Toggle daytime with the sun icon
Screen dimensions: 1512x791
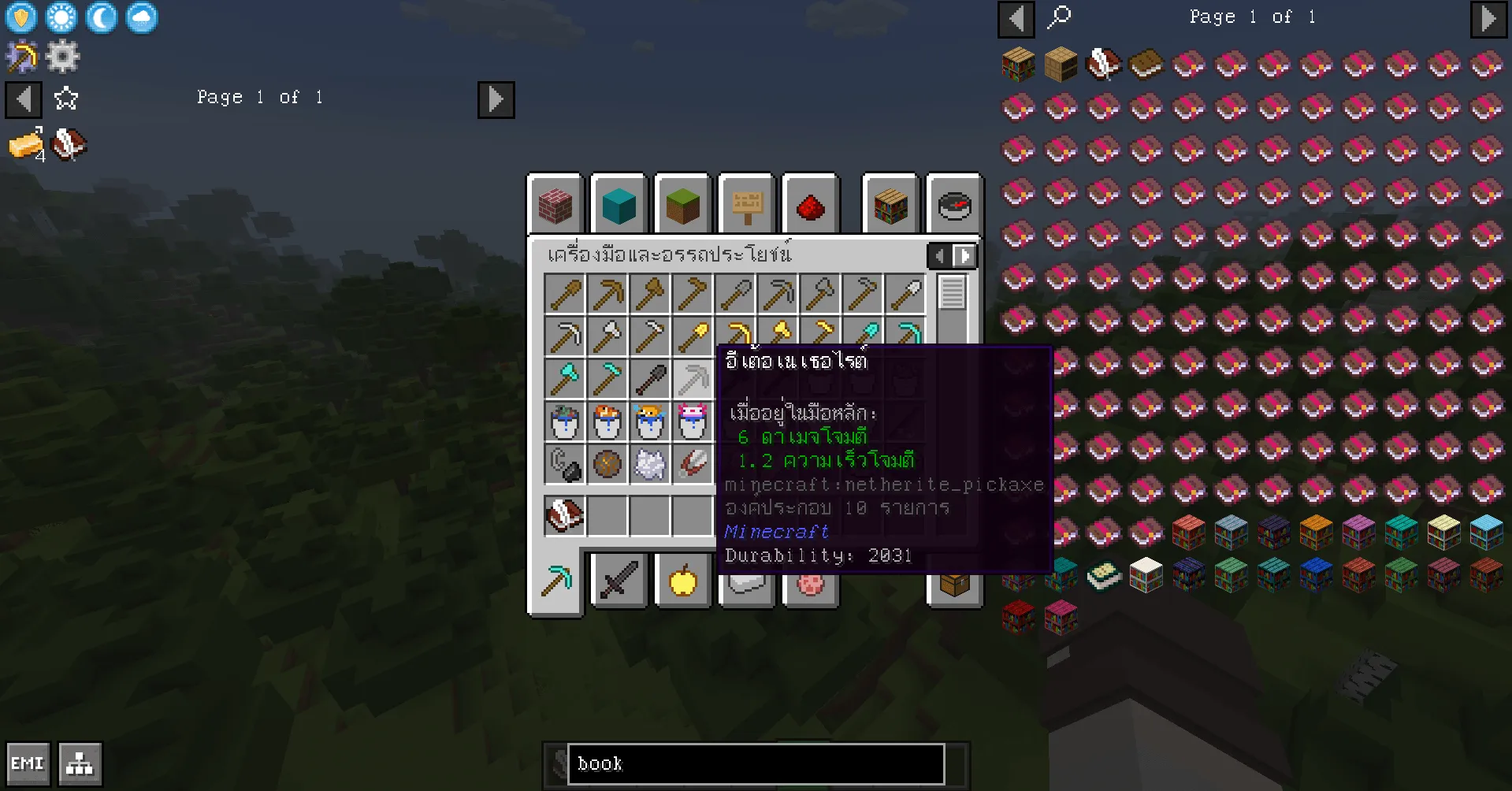[61, 17]
